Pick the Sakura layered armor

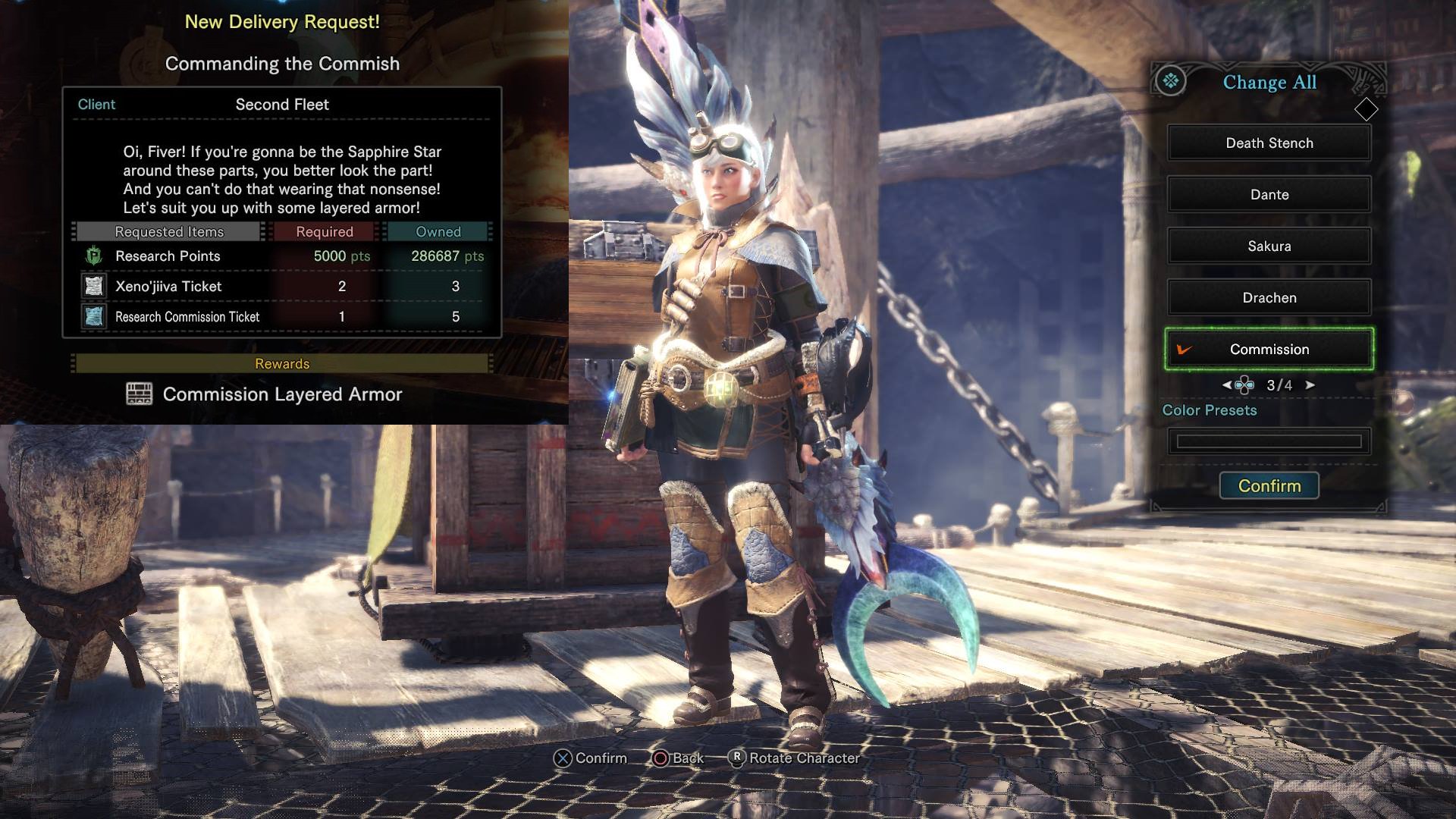point(1269,246)
